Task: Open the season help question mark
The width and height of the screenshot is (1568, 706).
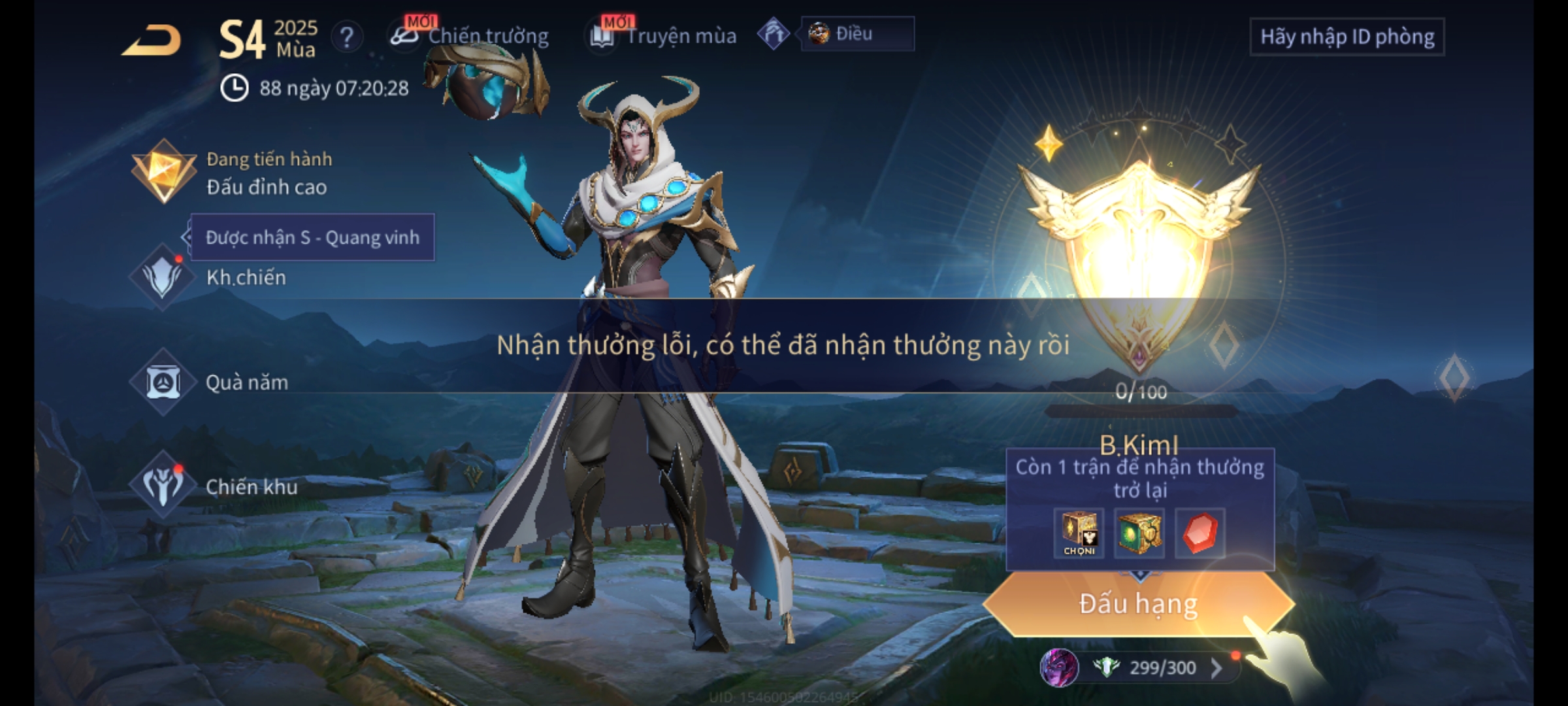Action: click(x=346, y=37)
